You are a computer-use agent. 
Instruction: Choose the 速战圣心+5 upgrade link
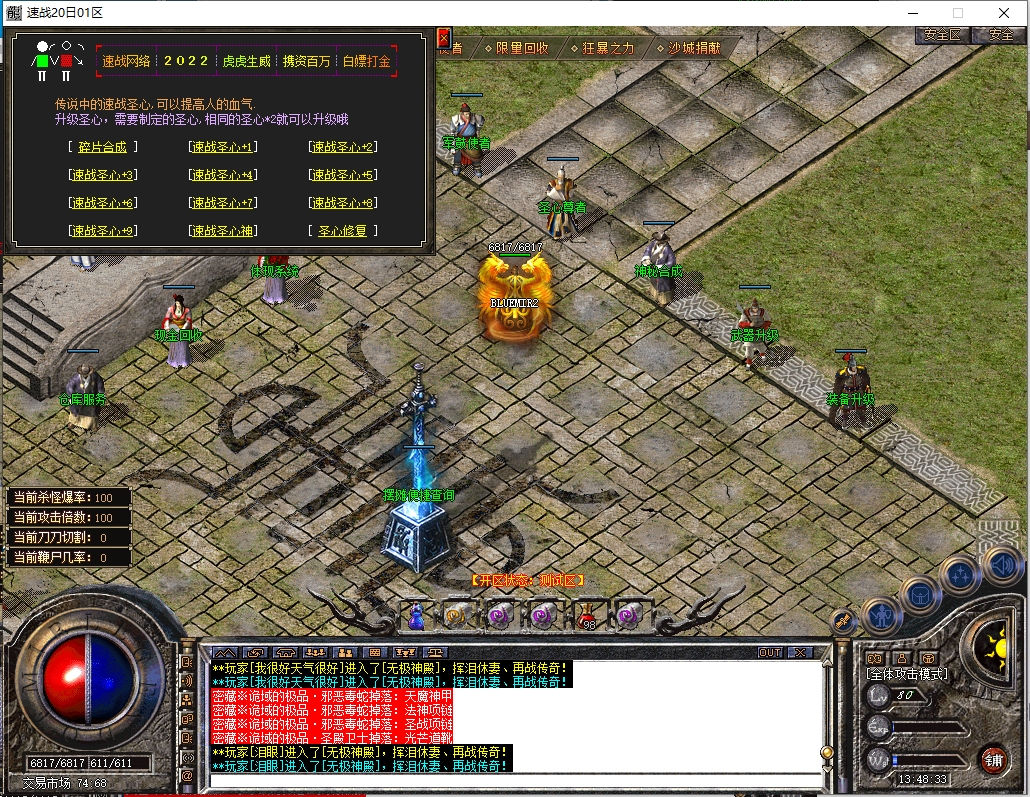point(342,175)
